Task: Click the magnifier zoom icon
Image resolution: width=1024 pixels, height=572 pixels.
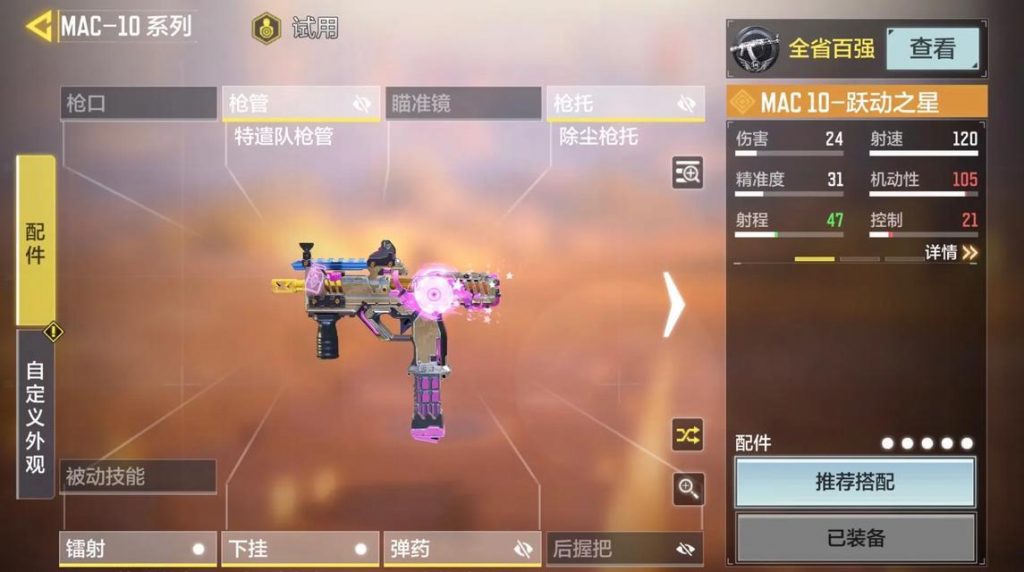Action: click(688, 488)
